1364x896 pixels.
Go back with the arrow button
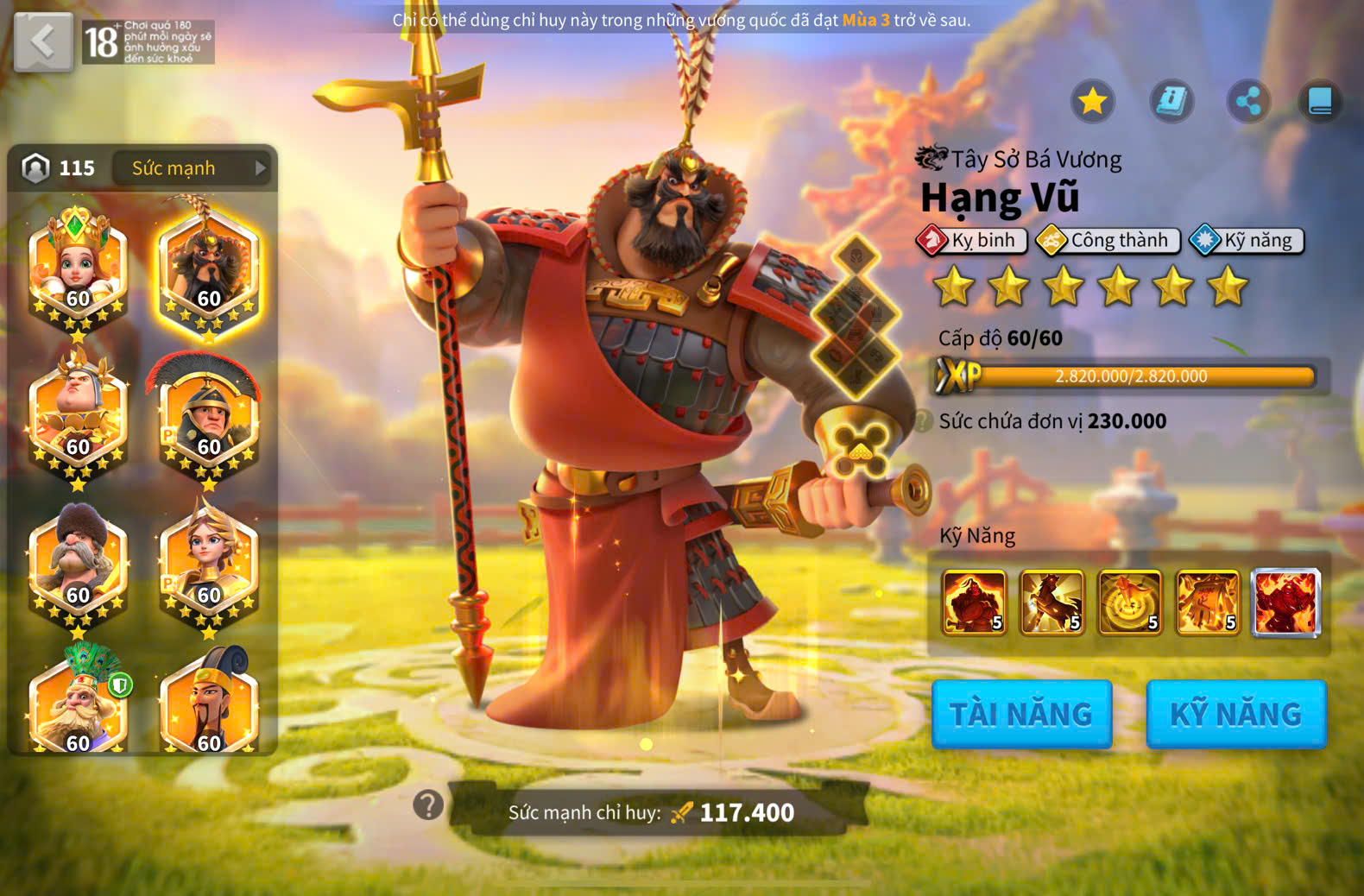[x=43, y=41]
